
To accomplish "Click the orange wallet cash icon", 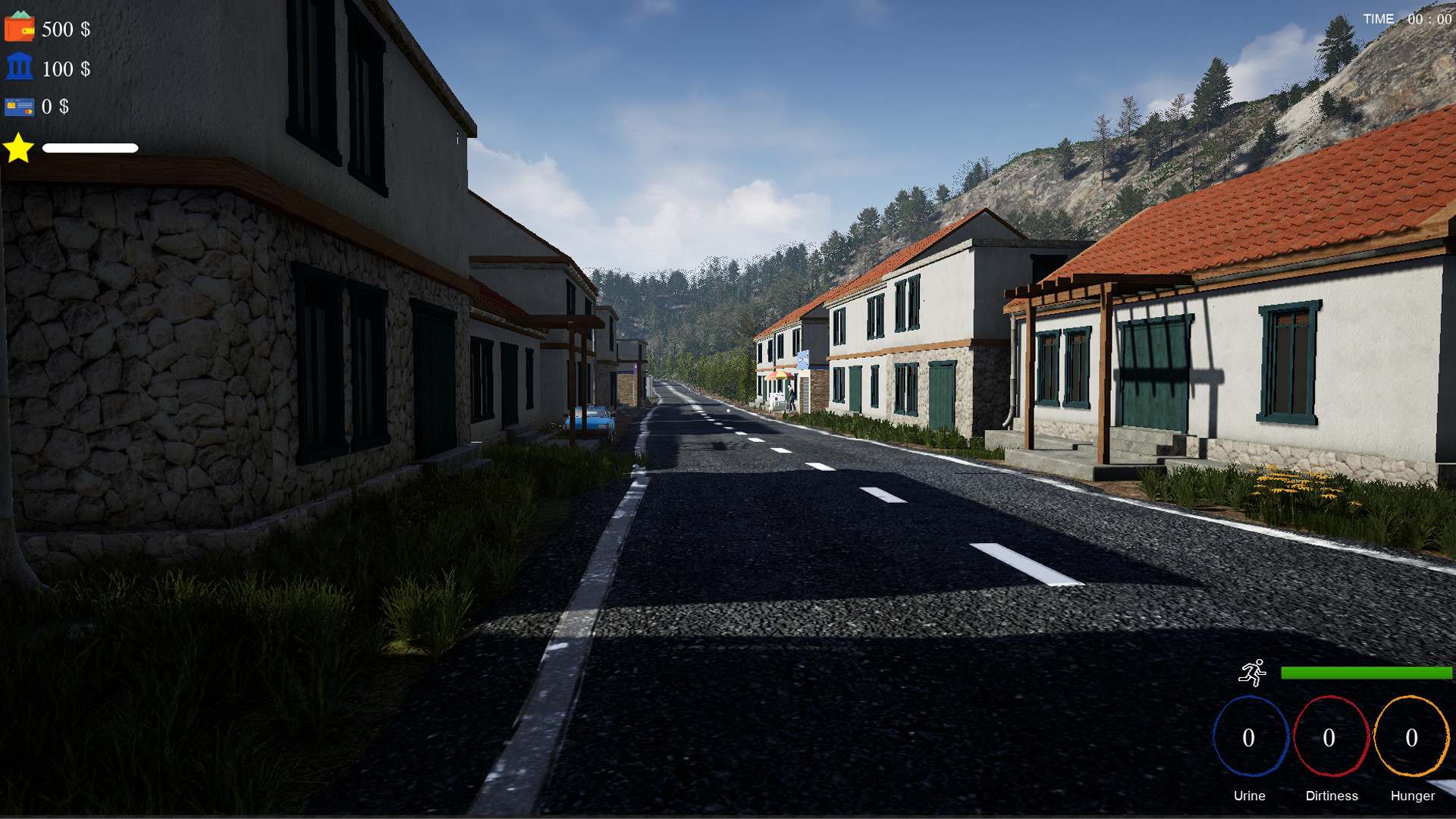I will (20, 29).
